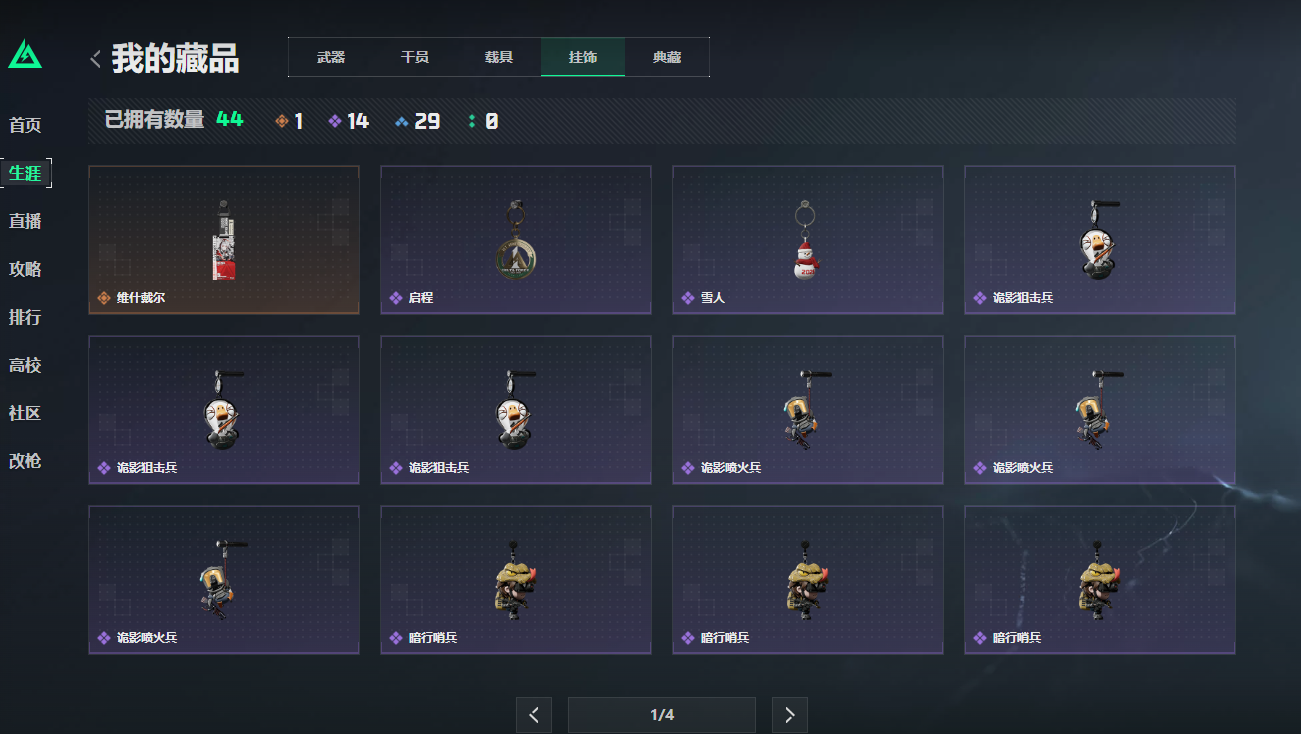Screen dimensions: 1301x734
Task: Open the 社区 community menu item
Action: pos(26,413)
